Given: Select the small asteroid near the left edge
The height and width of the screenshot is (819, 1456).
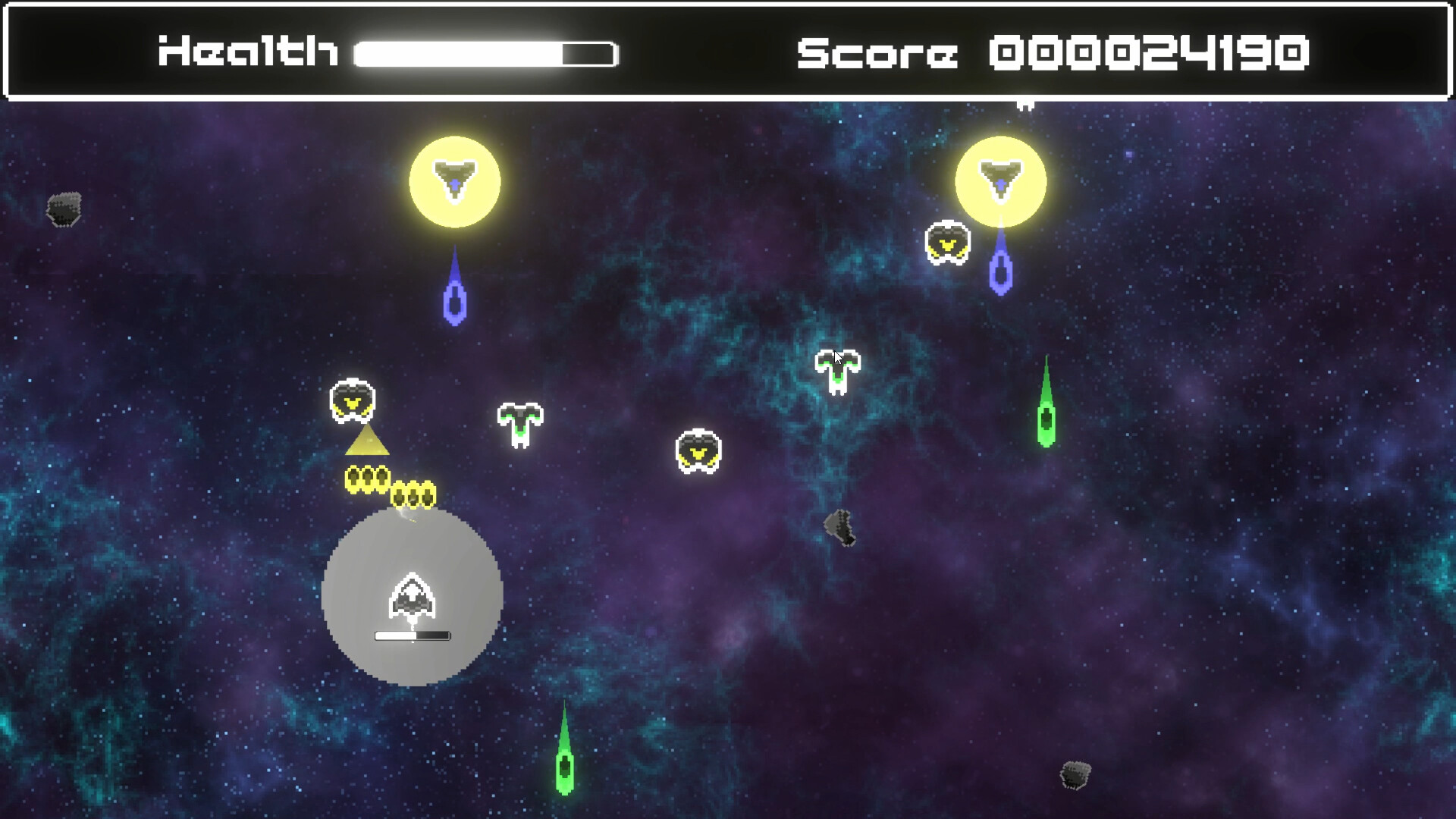Looking at the screenshot, I should (64, 209).
